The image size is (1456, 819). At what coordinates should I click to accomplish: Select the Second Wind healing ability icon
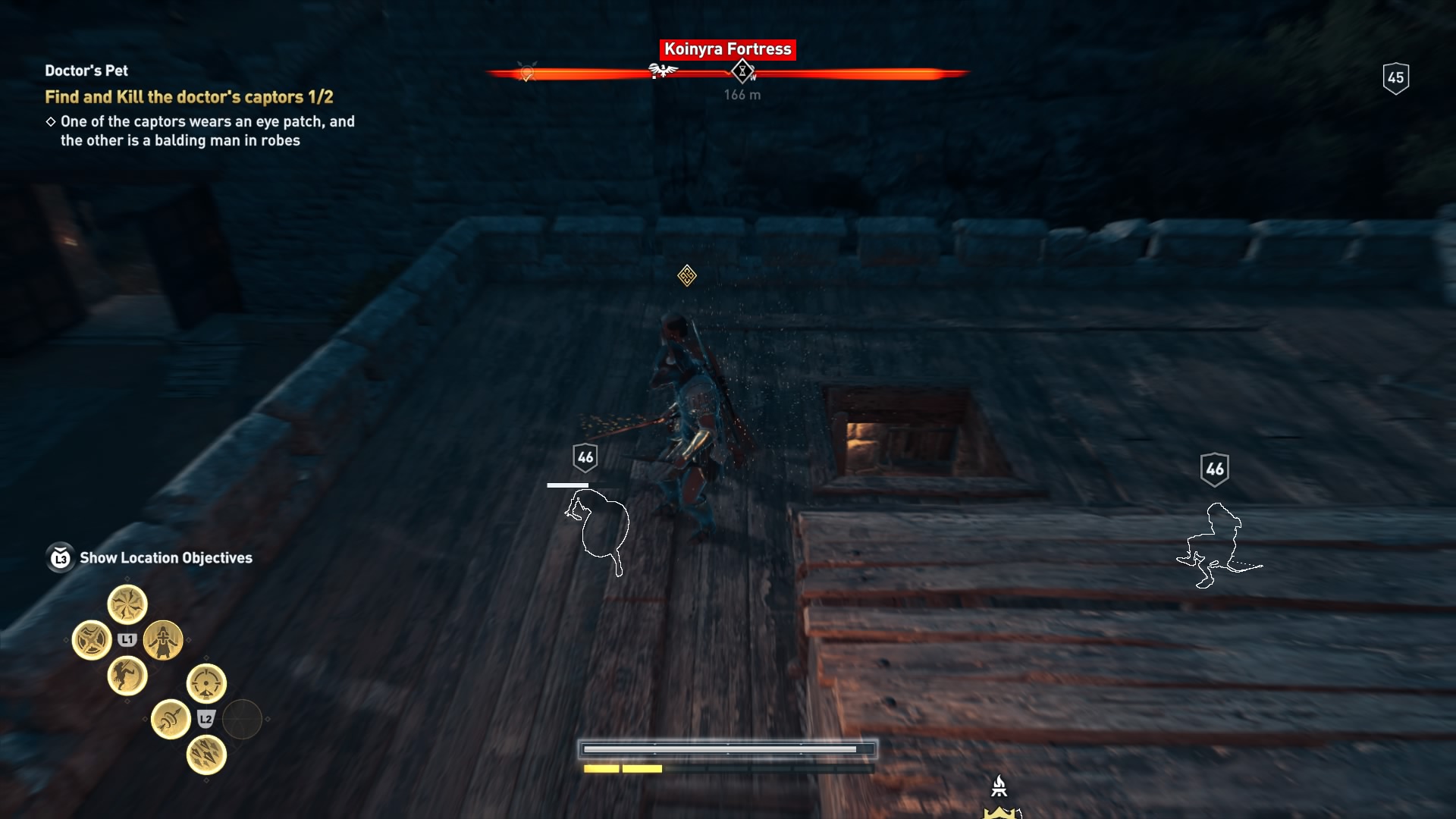tap(164, 639)
